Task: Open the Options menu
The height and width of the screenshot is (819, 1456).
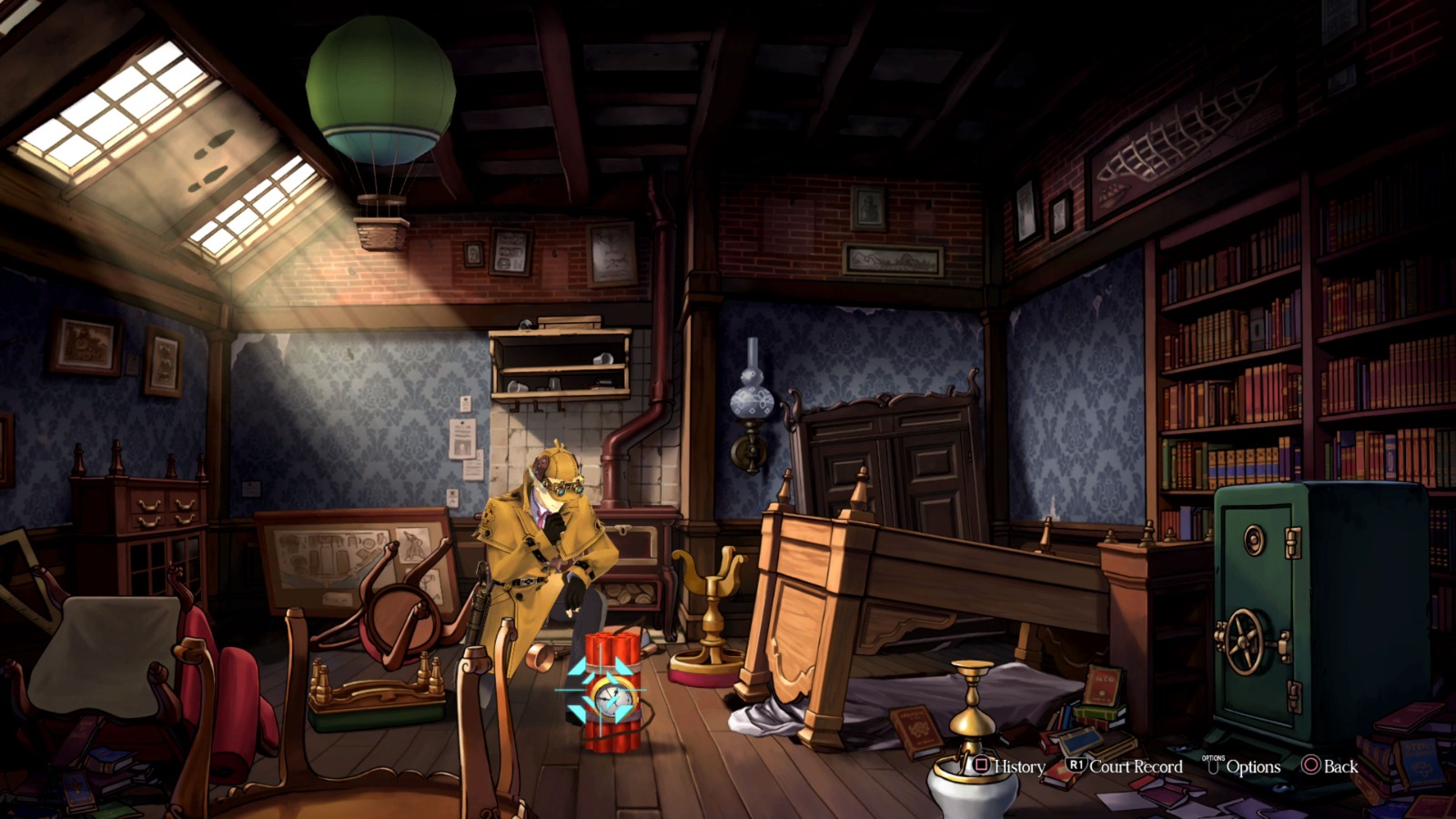Action: pyautogui.click(x=1252, y=767)
